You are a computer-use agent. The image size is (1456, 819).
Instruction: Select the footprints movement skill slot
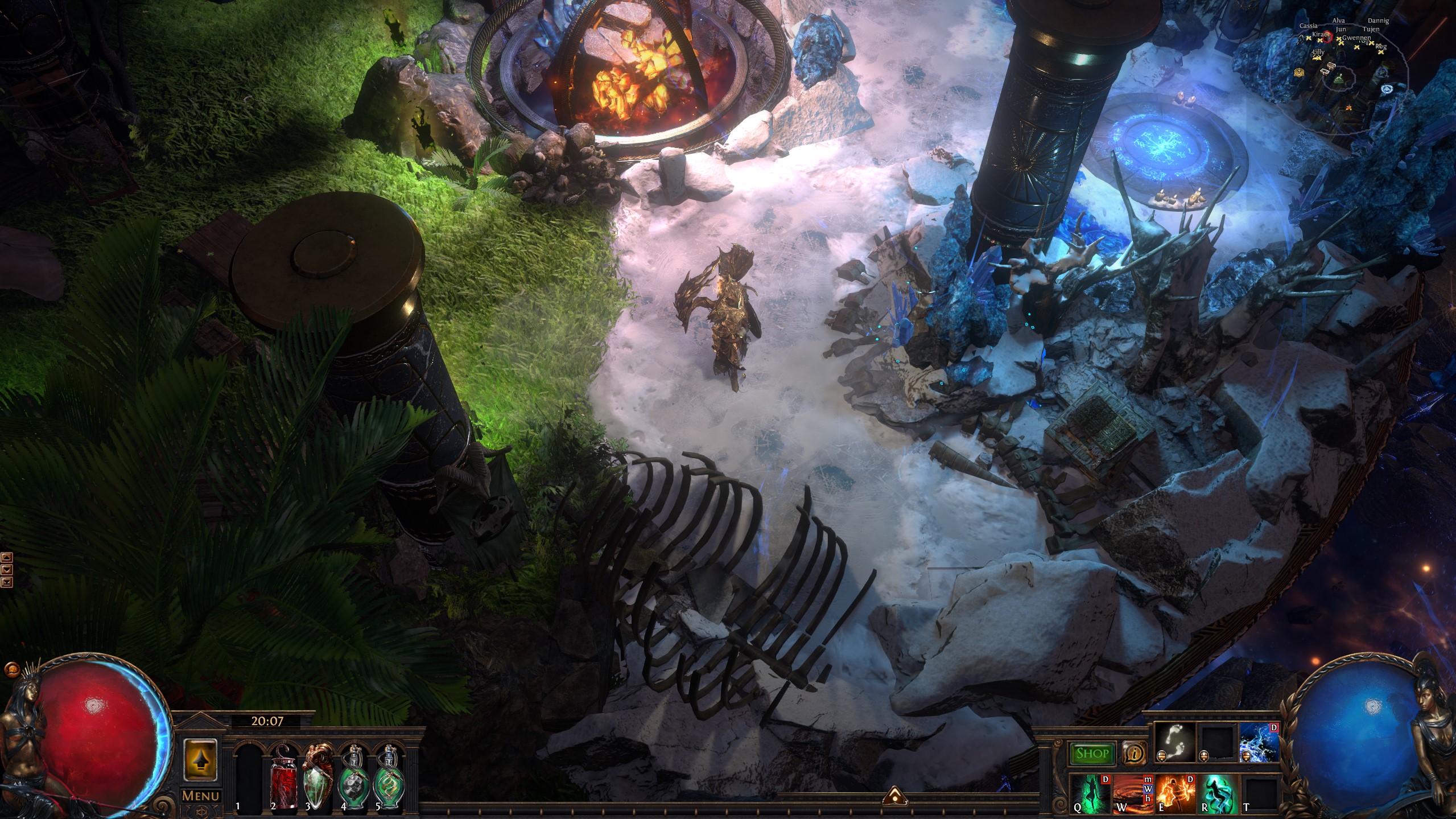coord(1174,741)
